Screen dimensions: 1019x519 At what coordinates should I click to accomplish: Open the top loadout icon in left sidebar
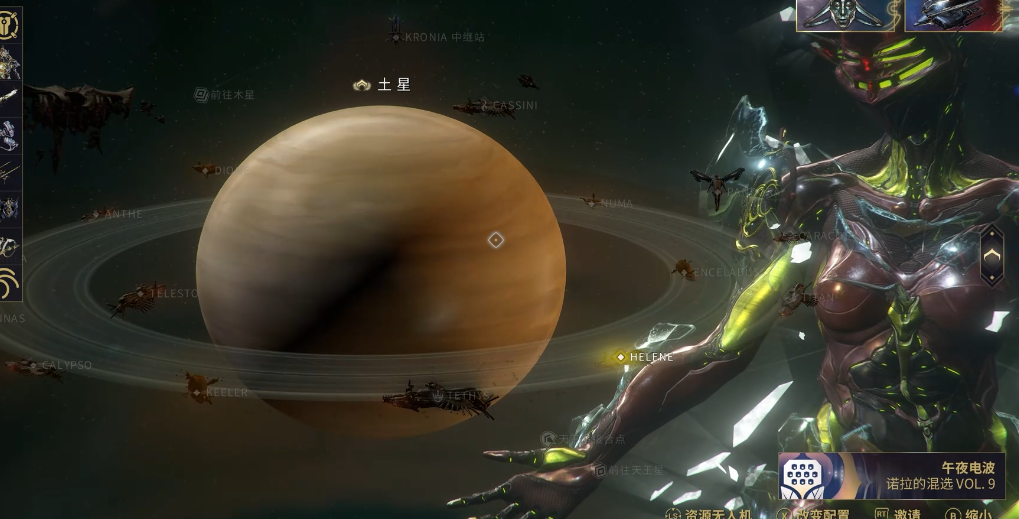10,23
